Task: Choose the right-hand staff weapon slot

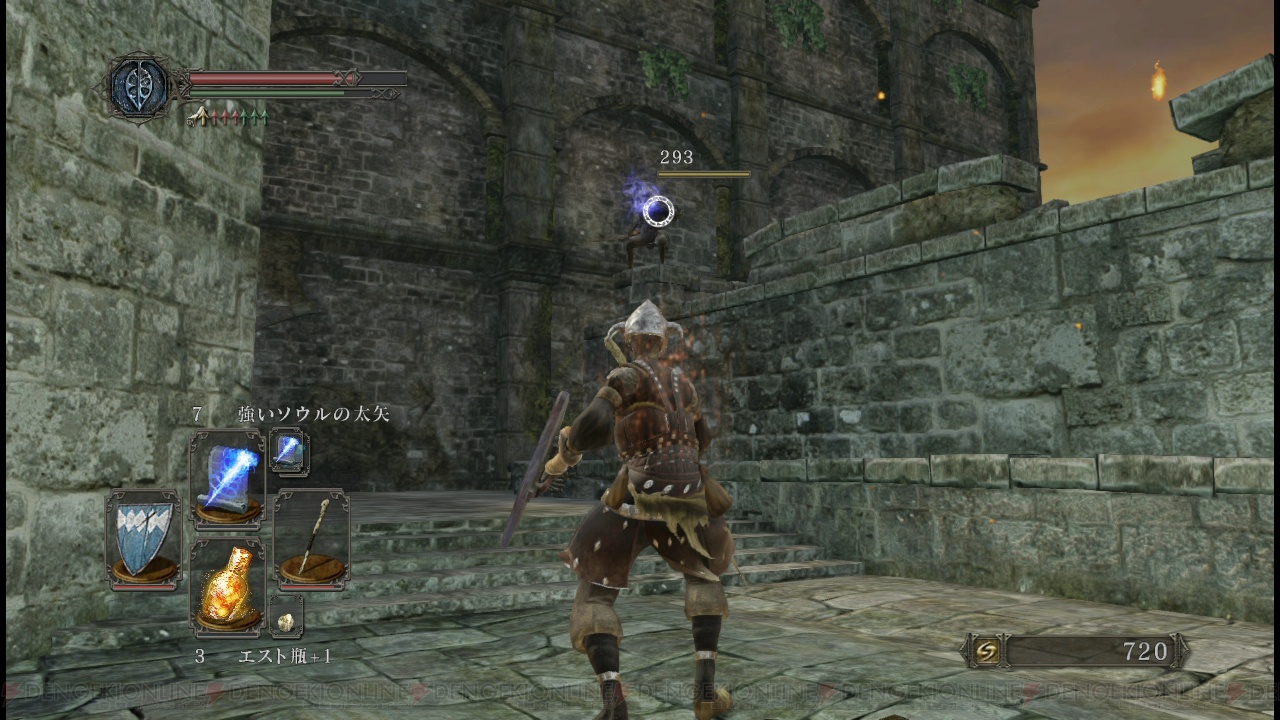Action: [x=311, y=539]
